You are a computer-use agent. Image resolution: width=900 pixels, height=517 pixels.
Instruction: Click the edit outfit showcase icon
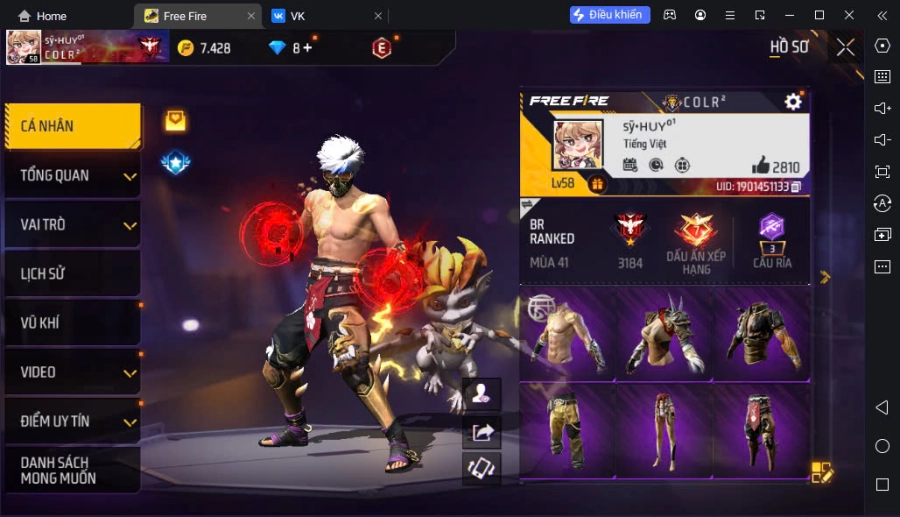pyautogui.click(x=821, y=473)
